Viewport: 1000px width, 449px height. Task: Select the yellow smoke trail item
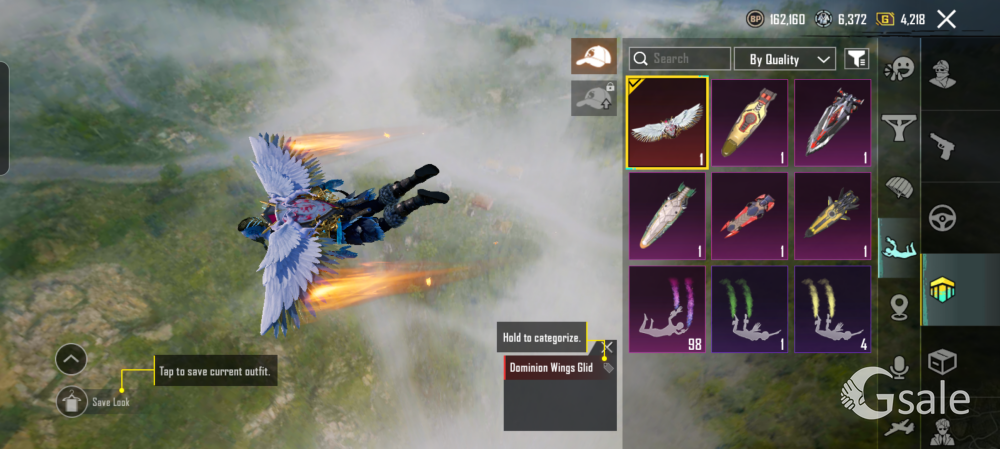coord(832,308)
